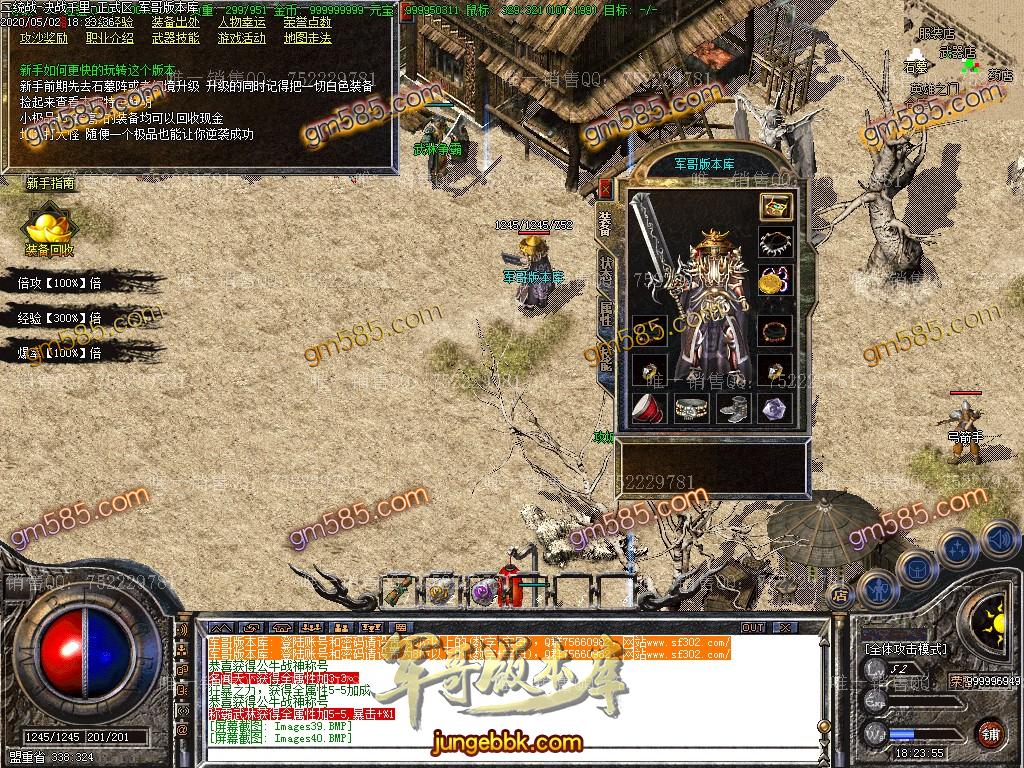Toggle the sound speaker button
Image resolution: width=1024 pixels, height=768 pixels.
coord(997,539)
